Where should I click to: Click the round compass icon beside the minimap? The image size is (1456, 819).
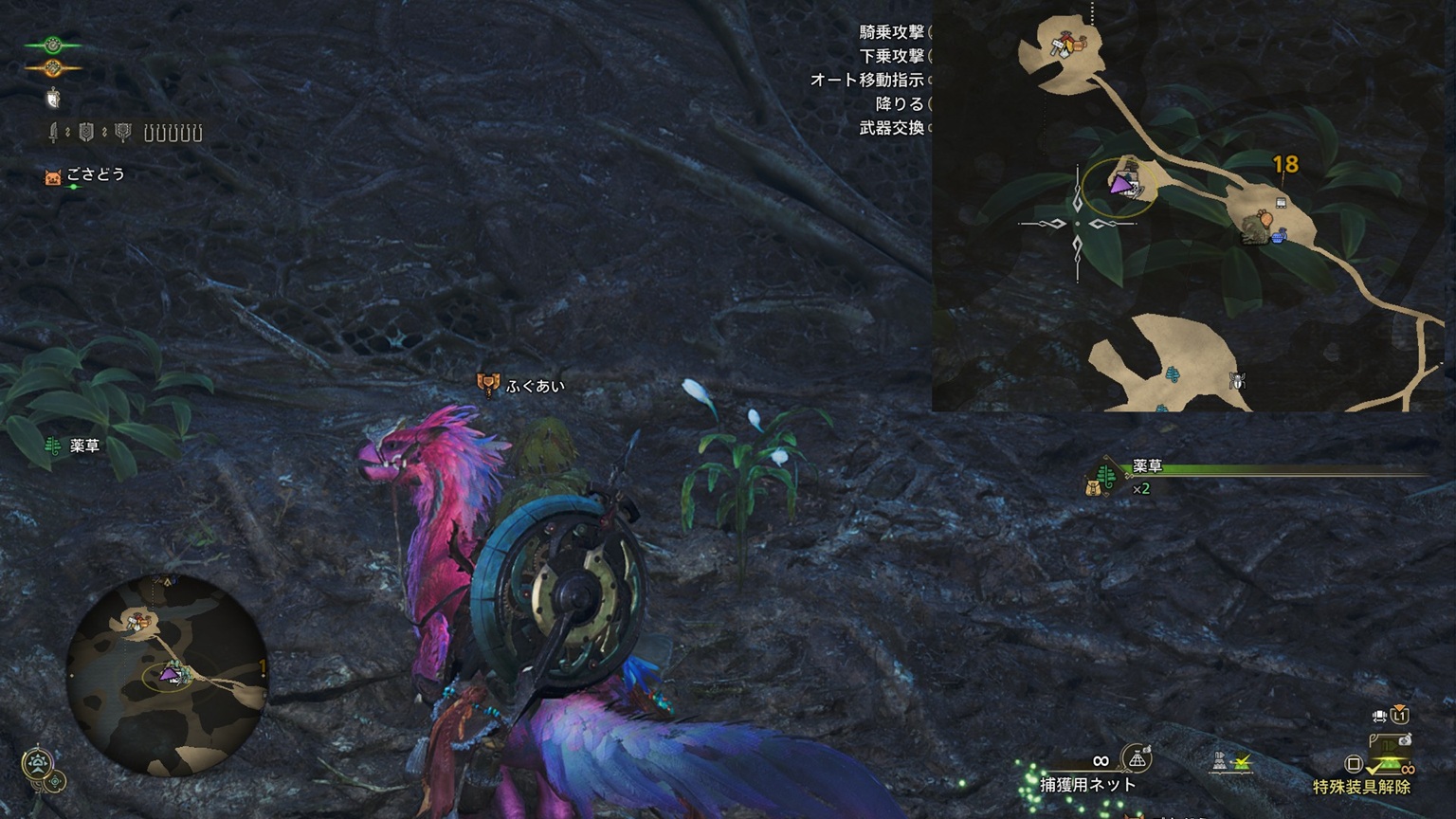(x=37, y=763)
